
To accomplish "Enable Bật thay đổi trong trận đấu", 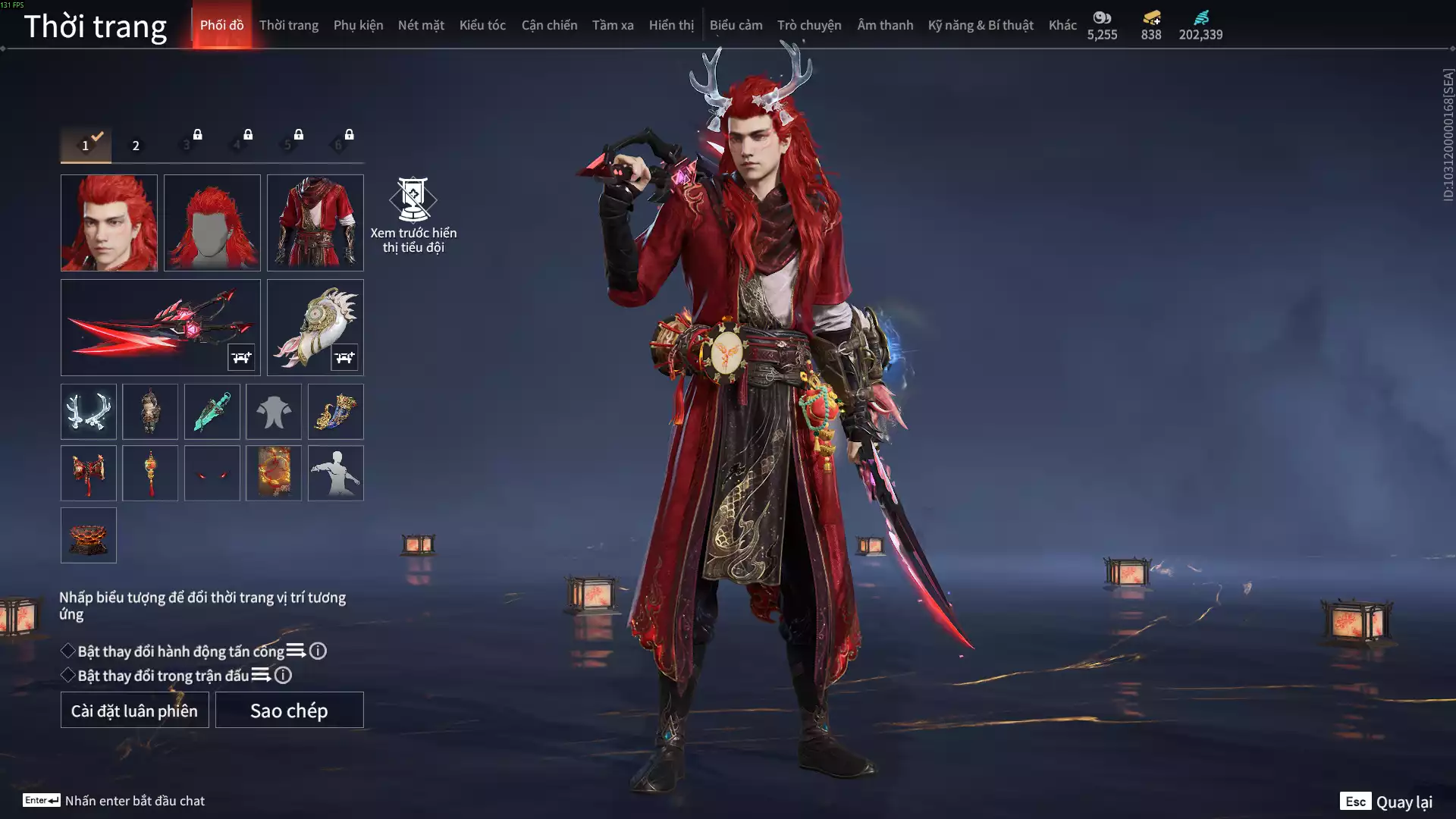I will 68,676.
